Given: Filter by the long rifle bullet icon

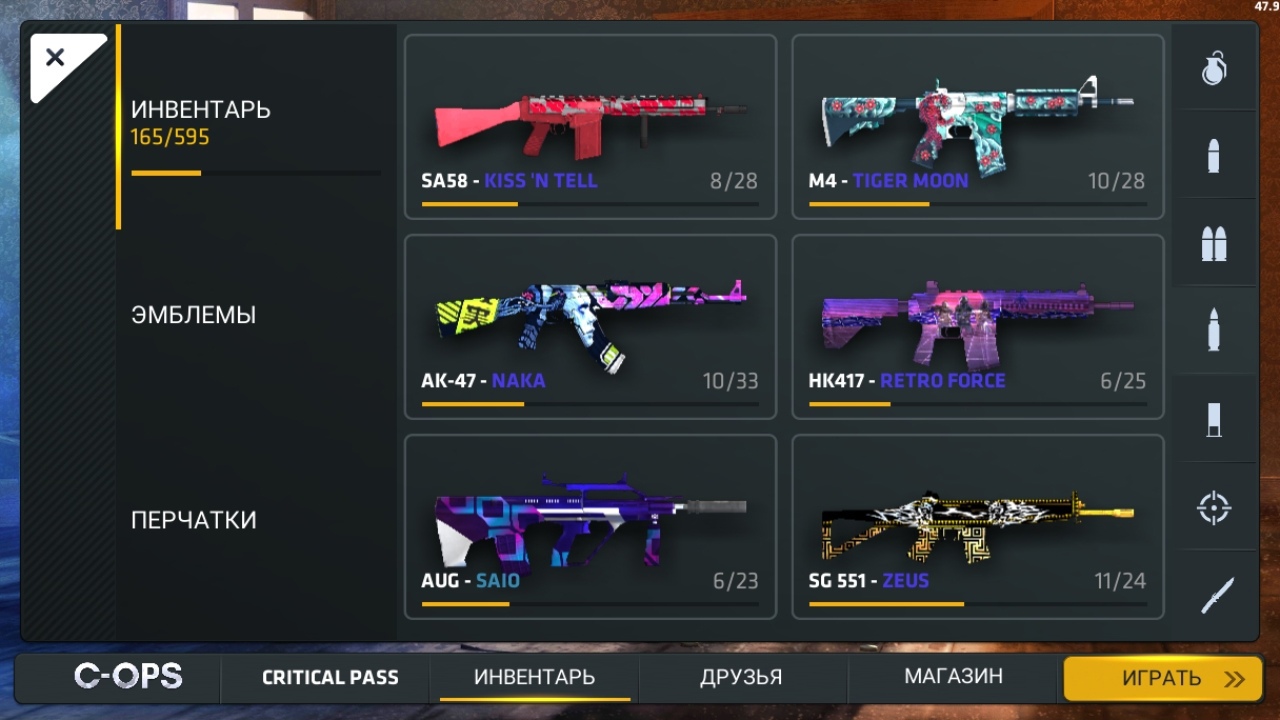Looking at the screenshot, I should coord(1214,331).
